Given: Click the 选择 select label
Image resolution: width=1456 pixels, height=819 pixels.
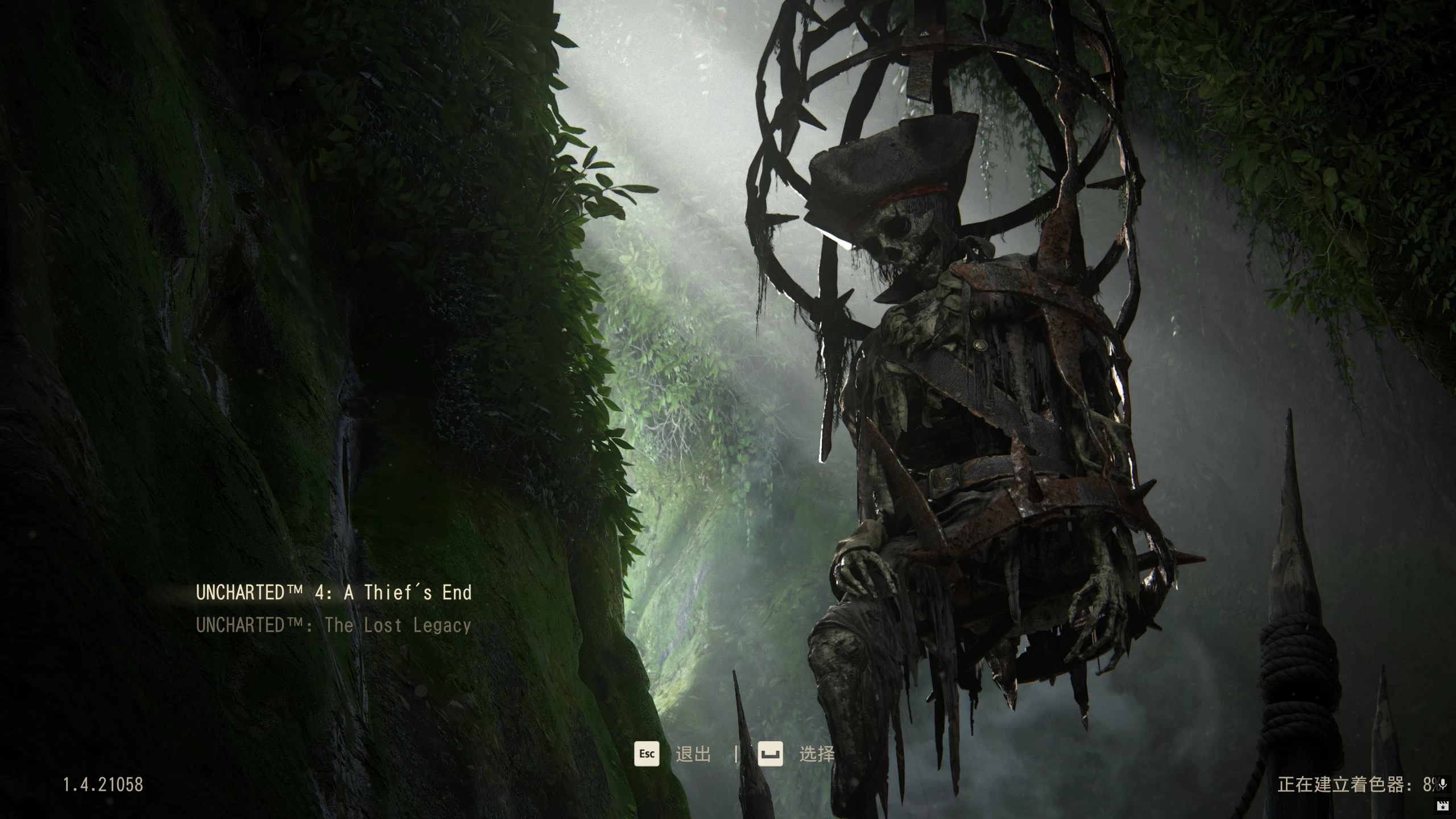Looking at the screenshot, I should [817, 755].
